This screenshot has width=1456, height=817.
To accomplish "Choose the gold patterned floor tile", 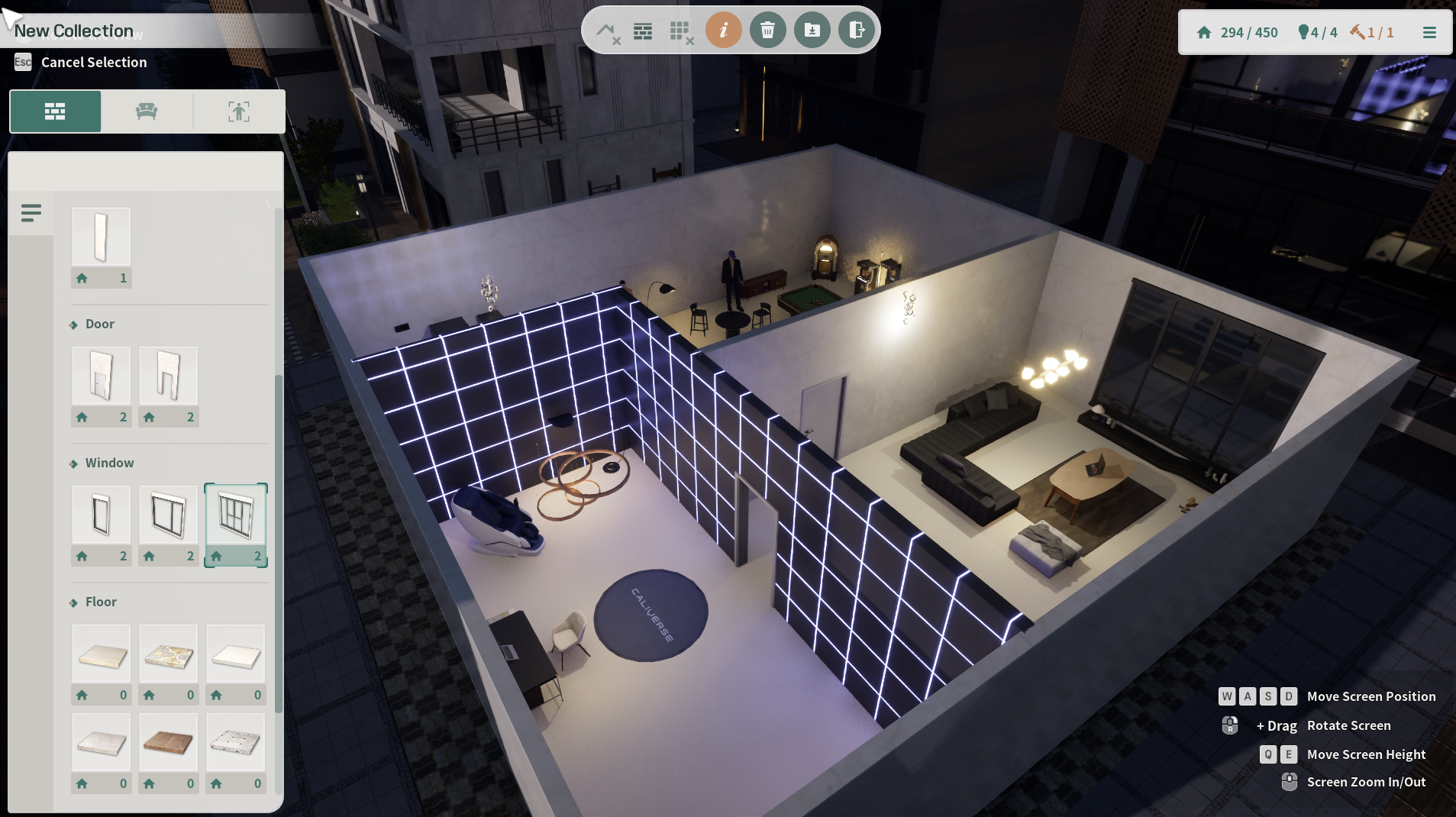I will [169, 654].
